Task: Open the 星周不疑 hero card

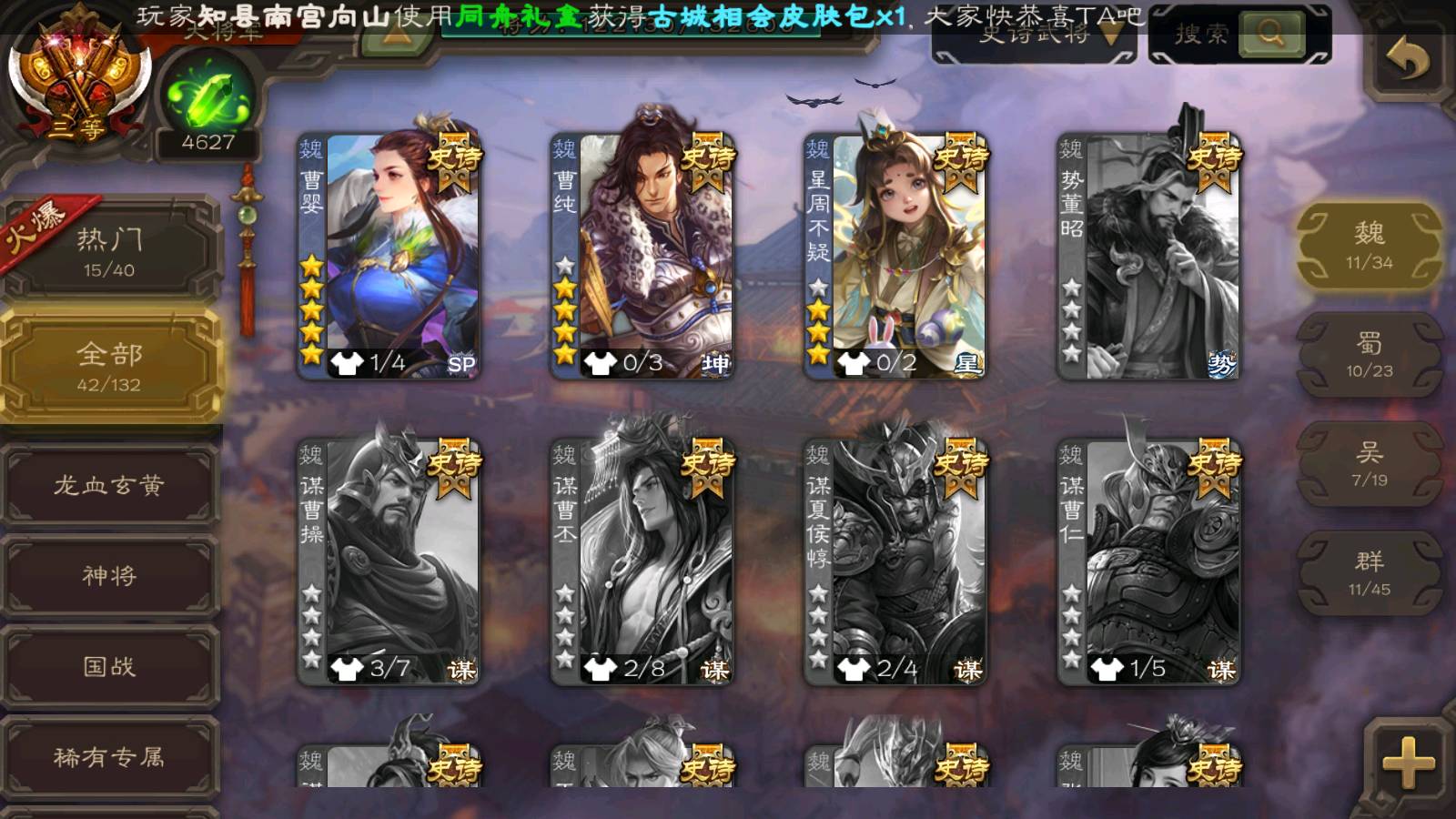Action: [895, 255]
